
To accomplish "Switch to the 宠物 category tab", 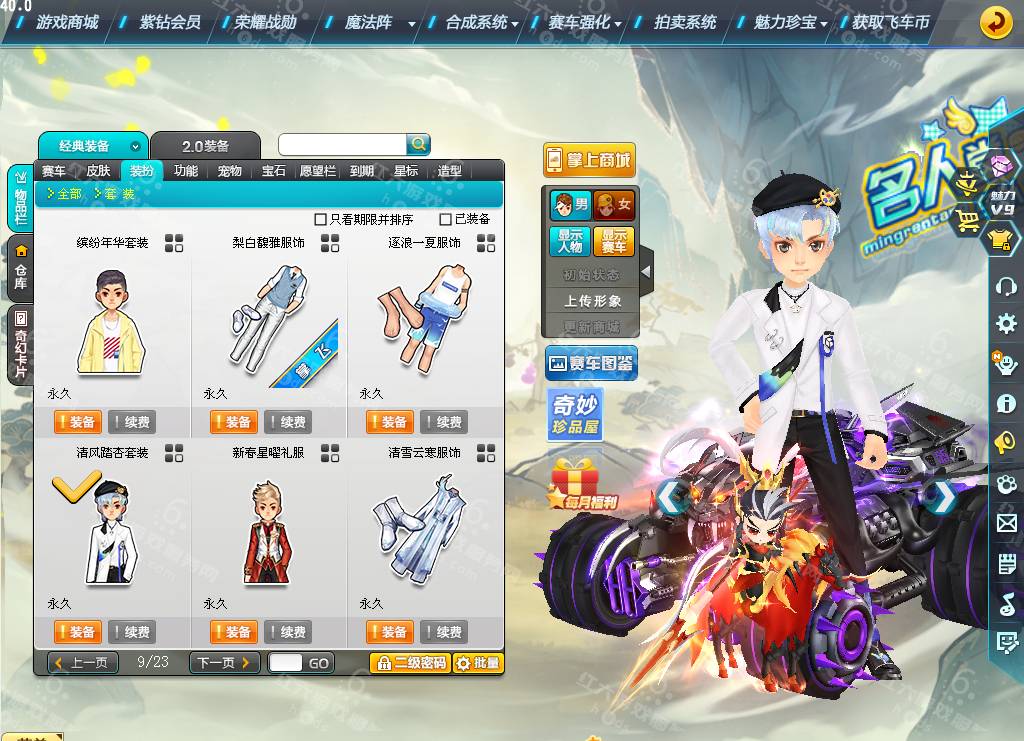I will point(230,171).
